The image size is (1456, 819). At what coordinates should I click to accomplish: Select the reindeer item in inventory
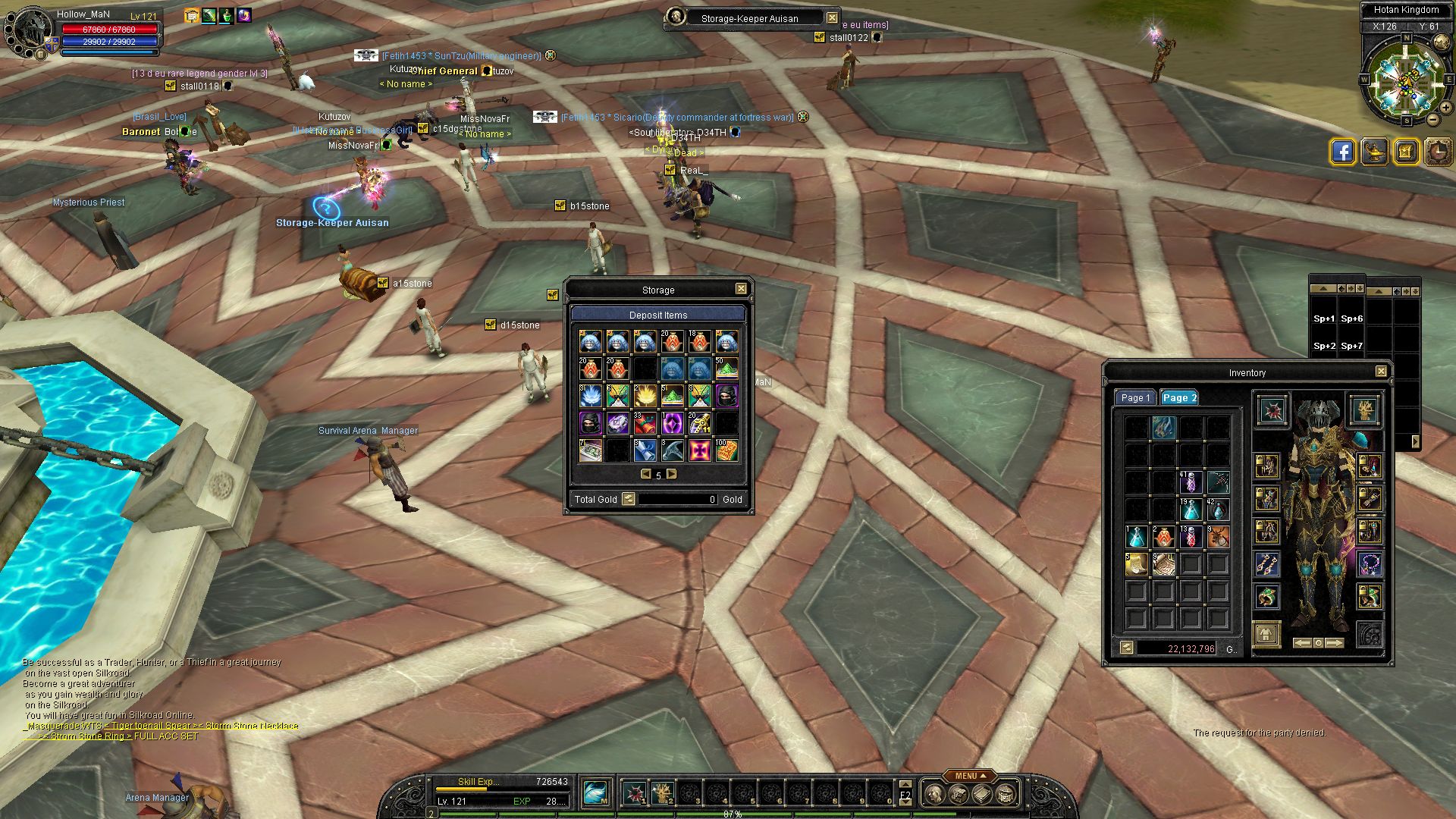click(x=1219, y=537)
